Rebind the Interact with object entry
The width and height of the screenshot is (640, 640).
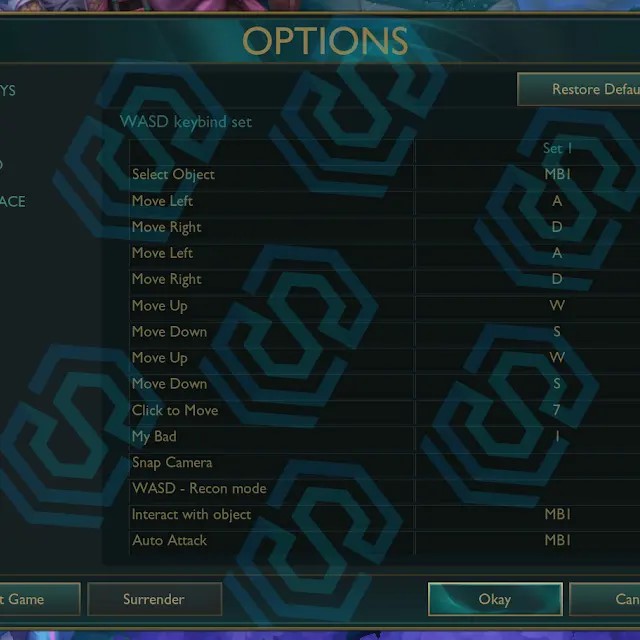557,515
